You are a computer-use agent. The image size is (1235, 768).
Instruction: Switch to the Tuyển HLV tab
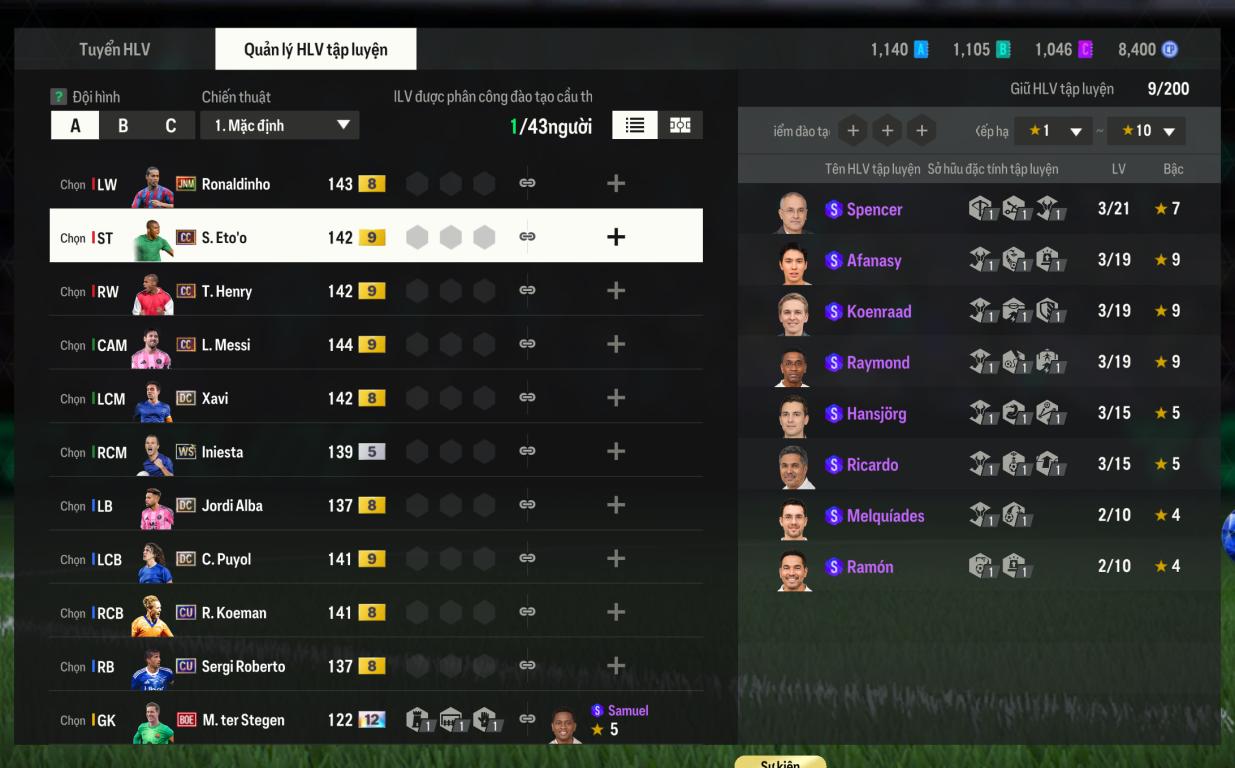114,49
